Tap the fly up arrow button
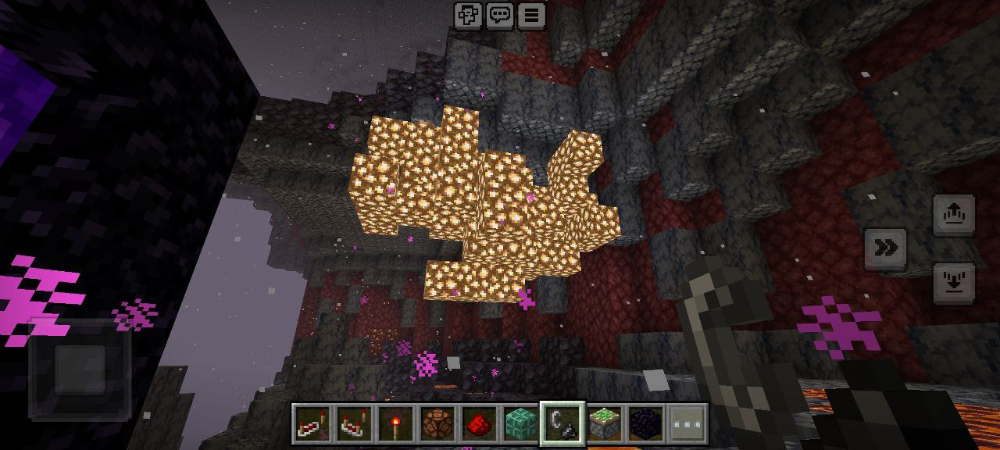 coord(953,215)
